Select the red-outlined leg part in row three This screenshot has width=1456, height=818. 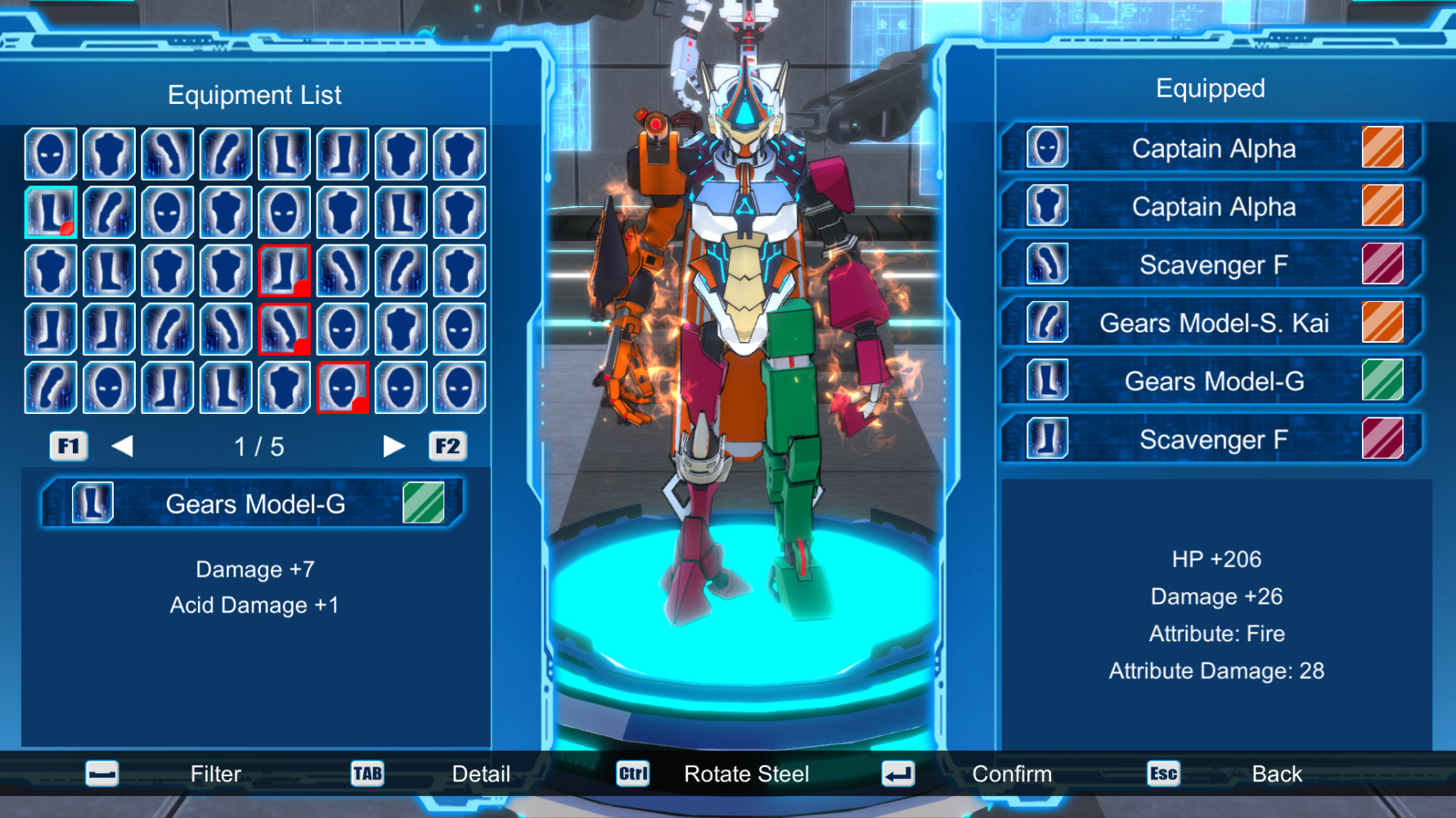coord(284,269)
